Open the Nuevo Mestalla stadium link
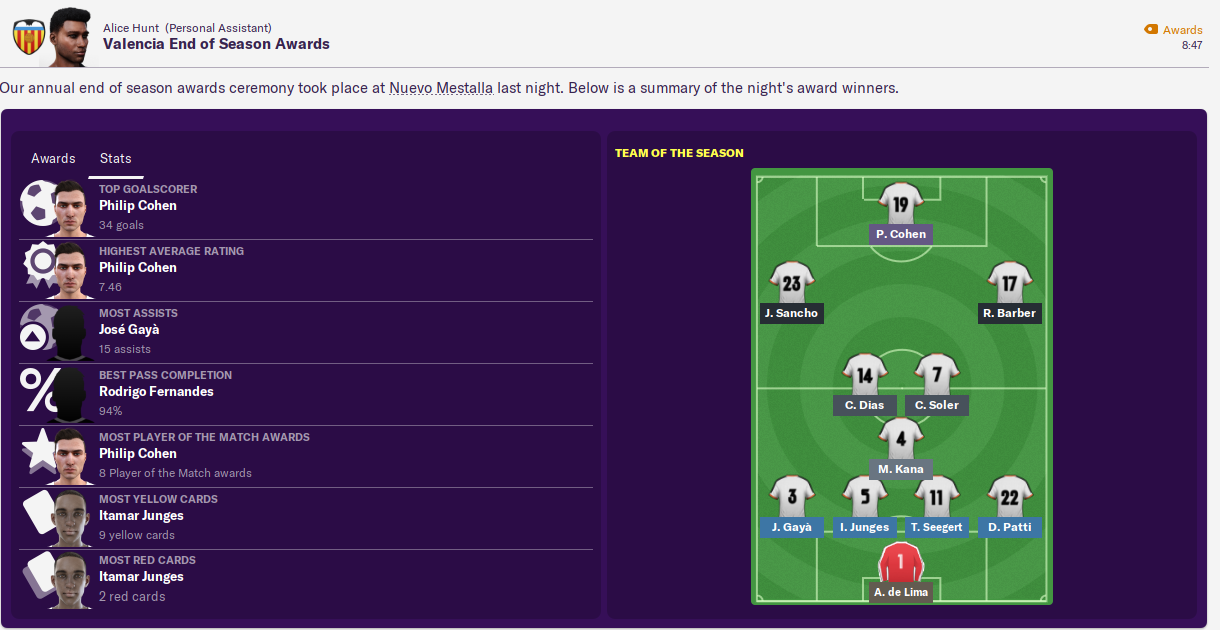Image resolution: width=1220 pixels, height=630 pixels. coord(441,87)
